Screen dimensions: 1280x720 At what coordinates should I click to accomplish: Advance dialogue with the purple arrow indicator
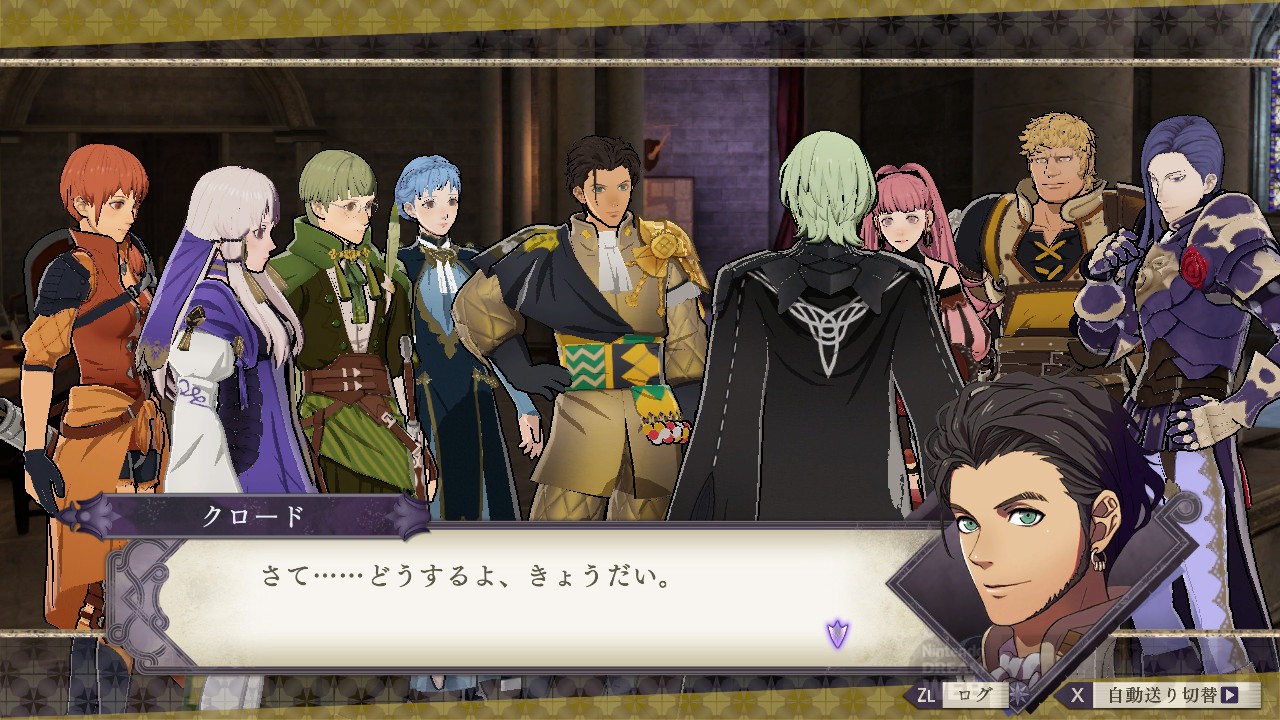pyautogui.click(x=837, y=632)
